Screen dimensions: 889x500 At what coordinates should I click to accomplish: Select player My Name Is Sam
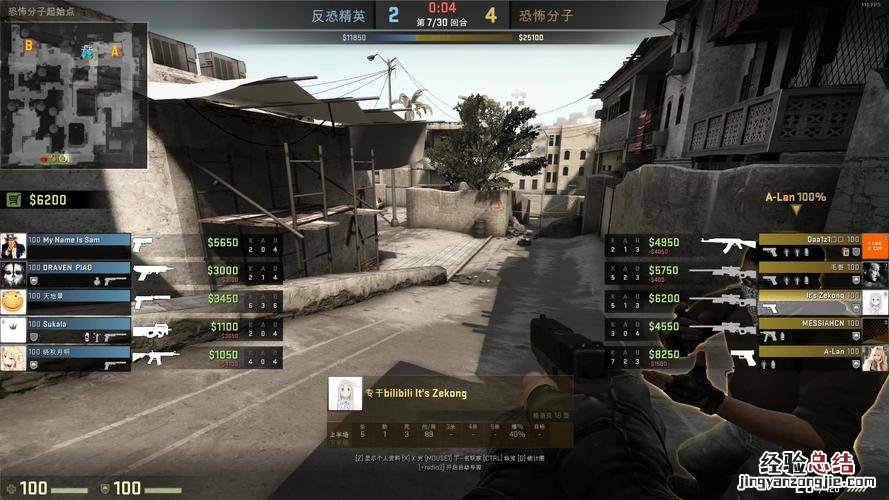click(79, 241)
